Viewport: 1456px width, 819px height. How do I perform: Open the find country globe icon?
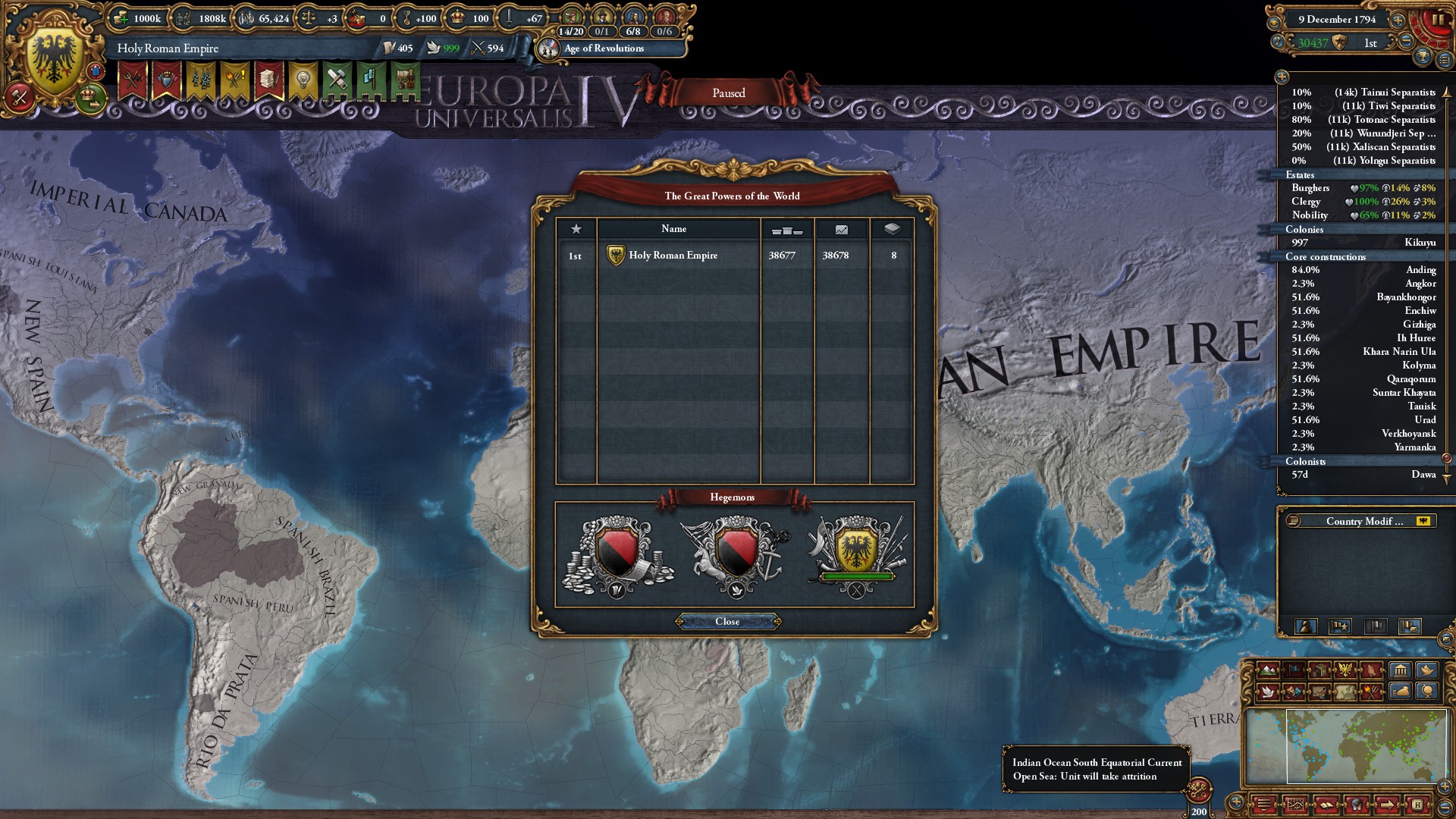pos(1428,693)
